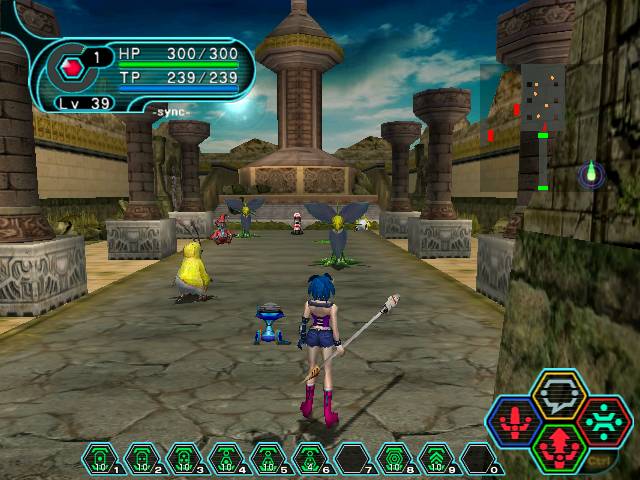Click the red hexagon player badge
640x480 pixels.
click(72, 68)
